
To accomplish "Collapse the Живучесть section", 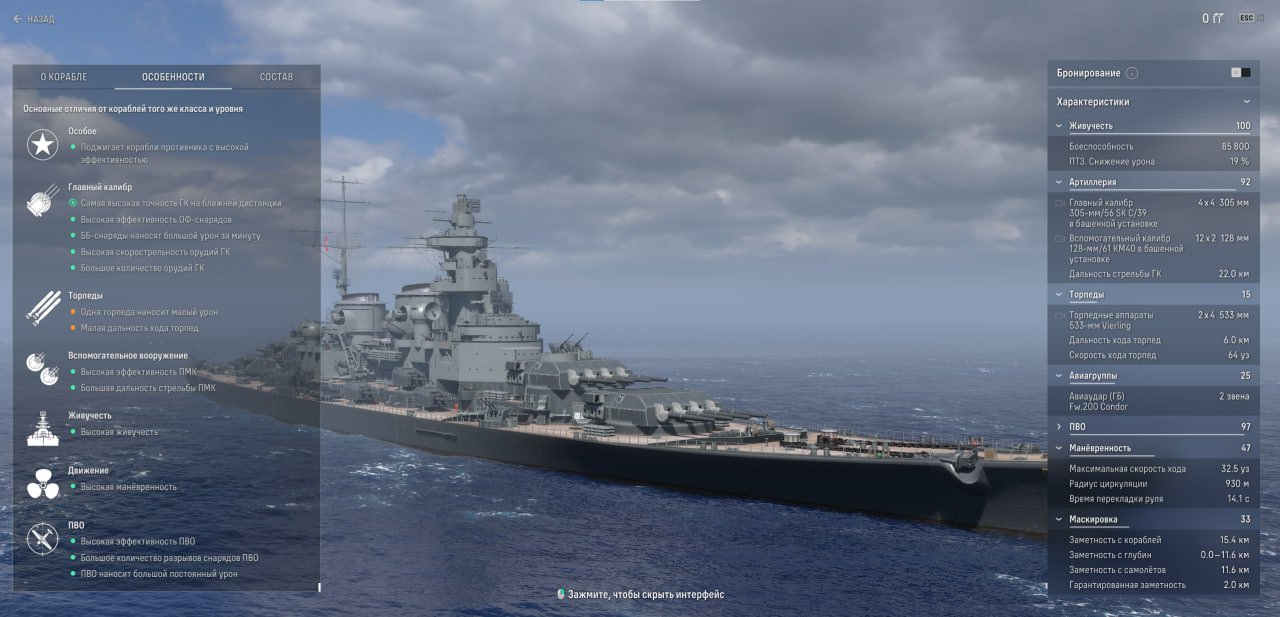I will [1059, 126].
